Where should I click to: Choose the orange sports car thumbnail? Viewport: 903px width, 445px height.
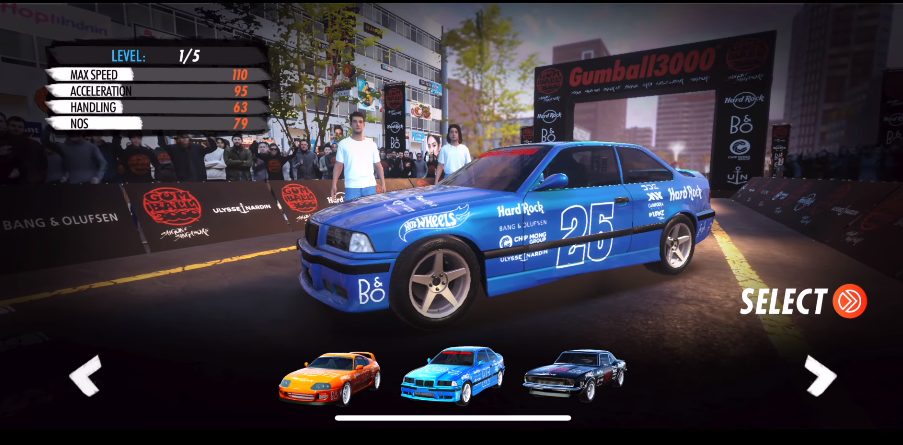point(329,376)
